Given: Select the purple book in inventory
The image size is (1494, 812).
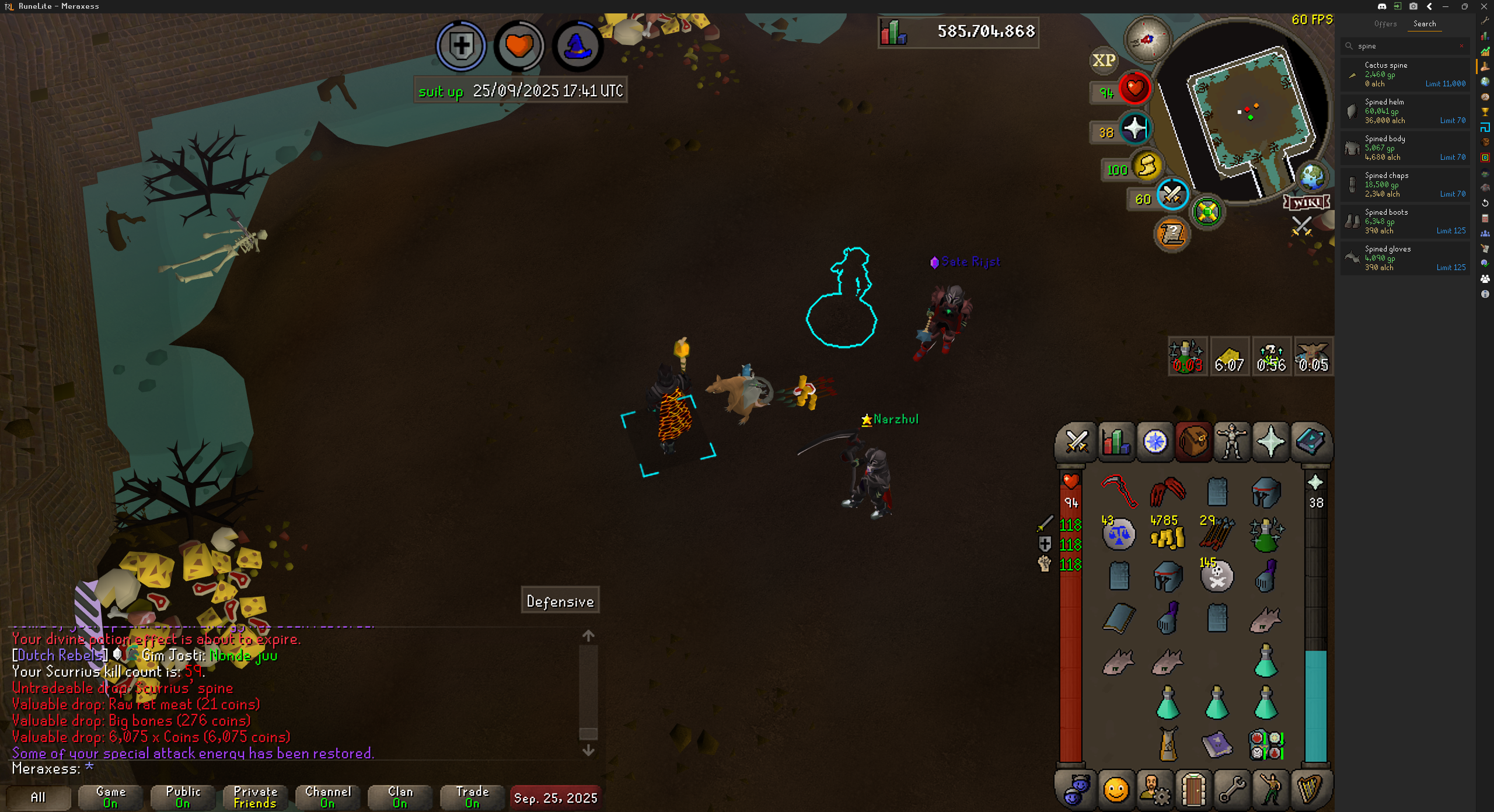Looking at the screenshot, I should tap(1217, 745).
